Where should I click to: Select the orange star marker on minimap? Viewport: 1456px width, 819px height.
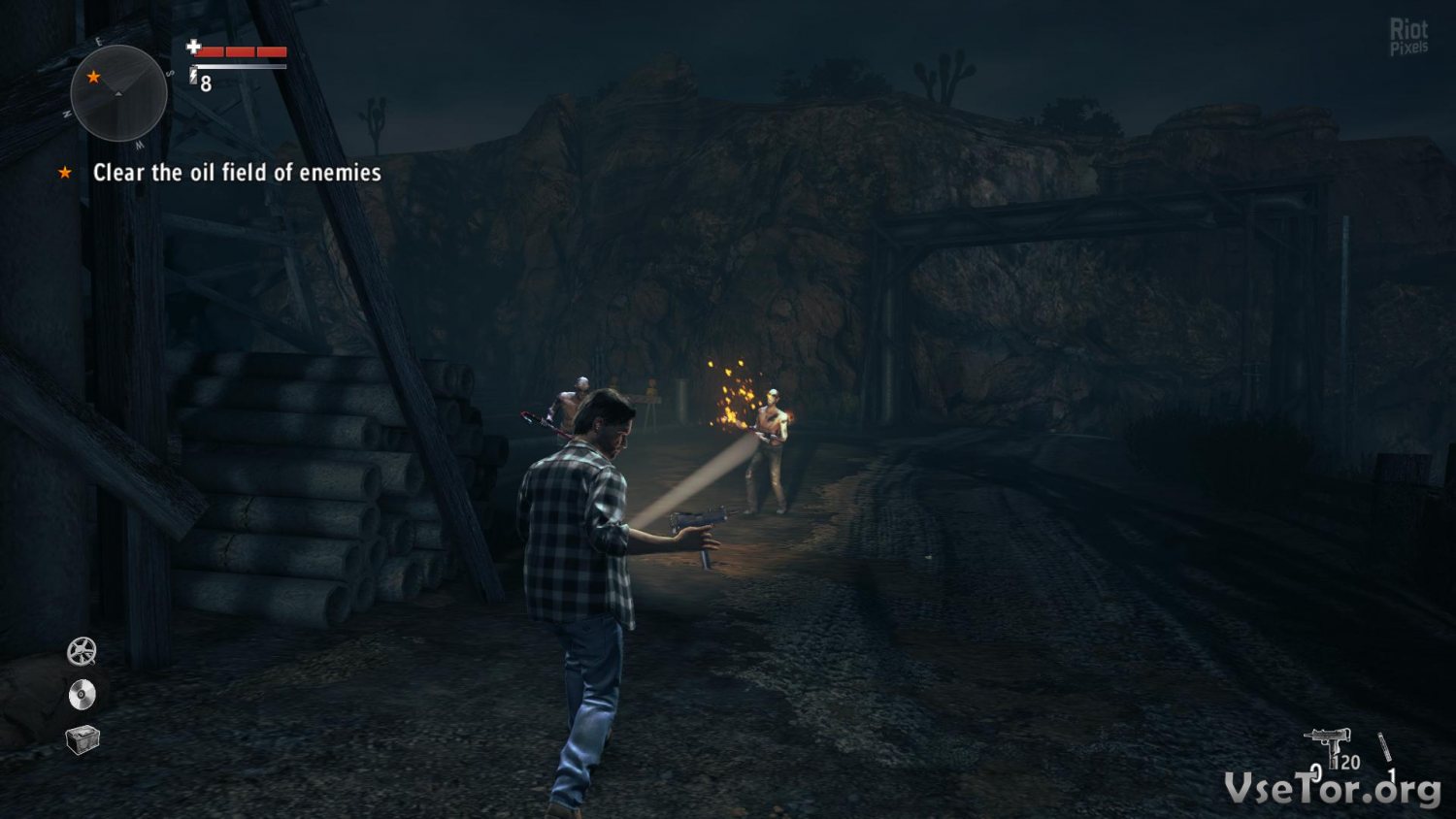point(93,77)
